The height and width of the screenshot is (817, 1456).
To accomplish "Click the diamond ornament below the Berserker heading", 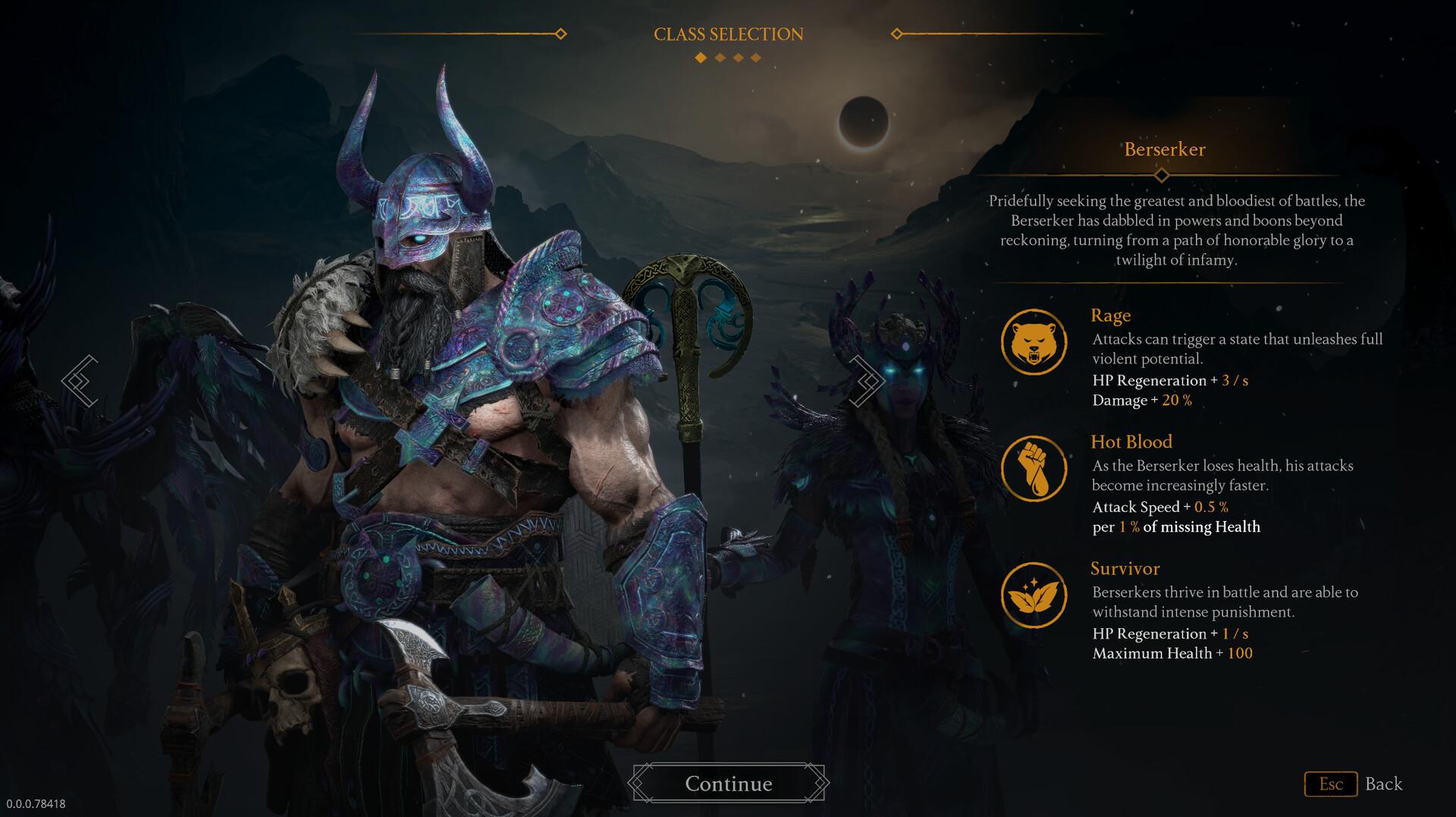I will click(1163, 174).
